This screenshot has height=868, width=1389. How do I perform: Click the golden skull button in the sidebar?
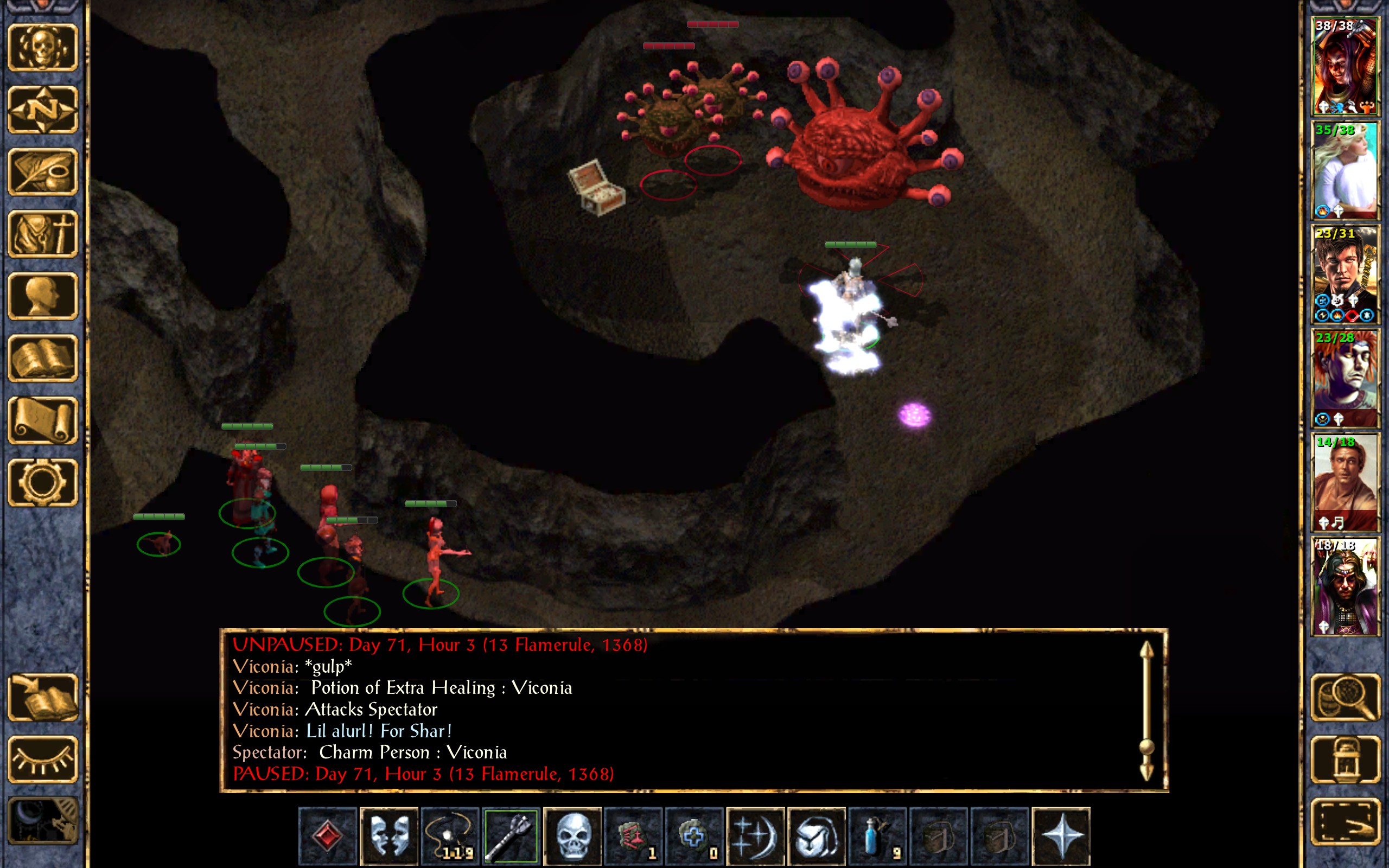click(42, 48)
